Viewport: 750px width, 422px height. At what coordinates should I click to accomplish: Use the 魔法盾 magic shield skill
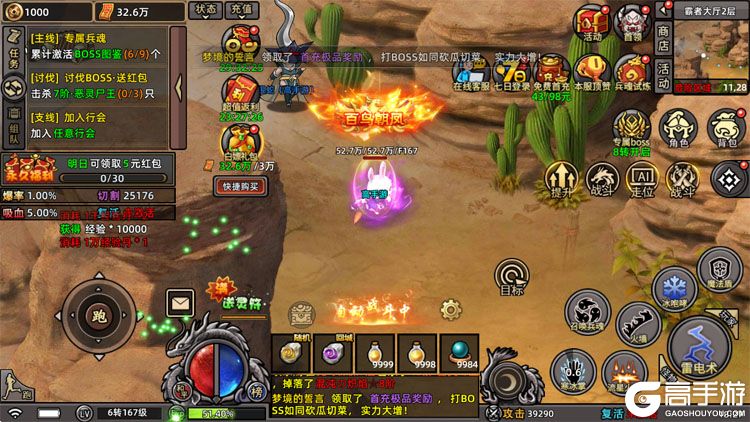tap(719, 269)
